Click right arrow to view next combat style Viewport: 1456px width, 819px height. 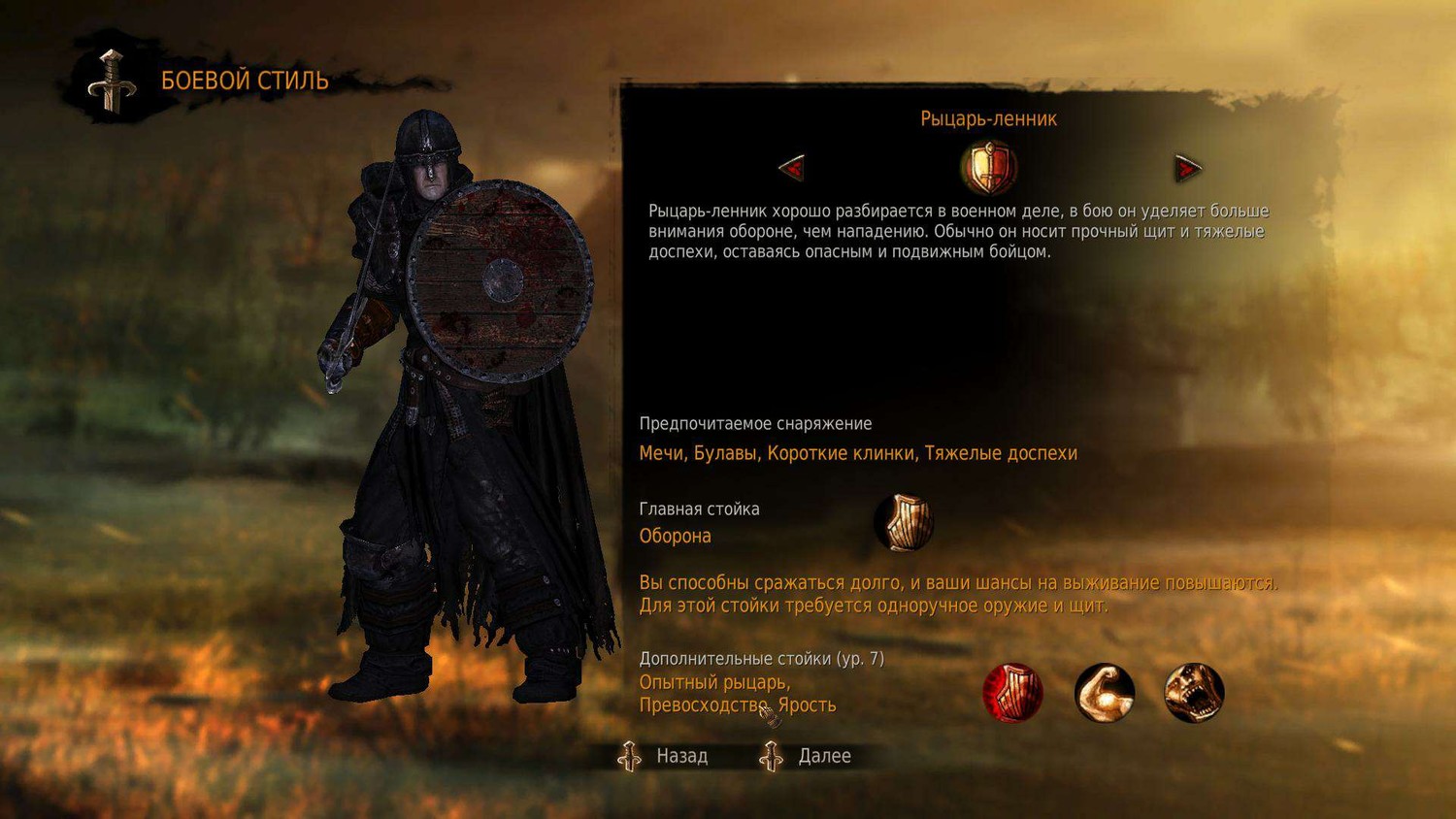click(x=1186, y=167)
